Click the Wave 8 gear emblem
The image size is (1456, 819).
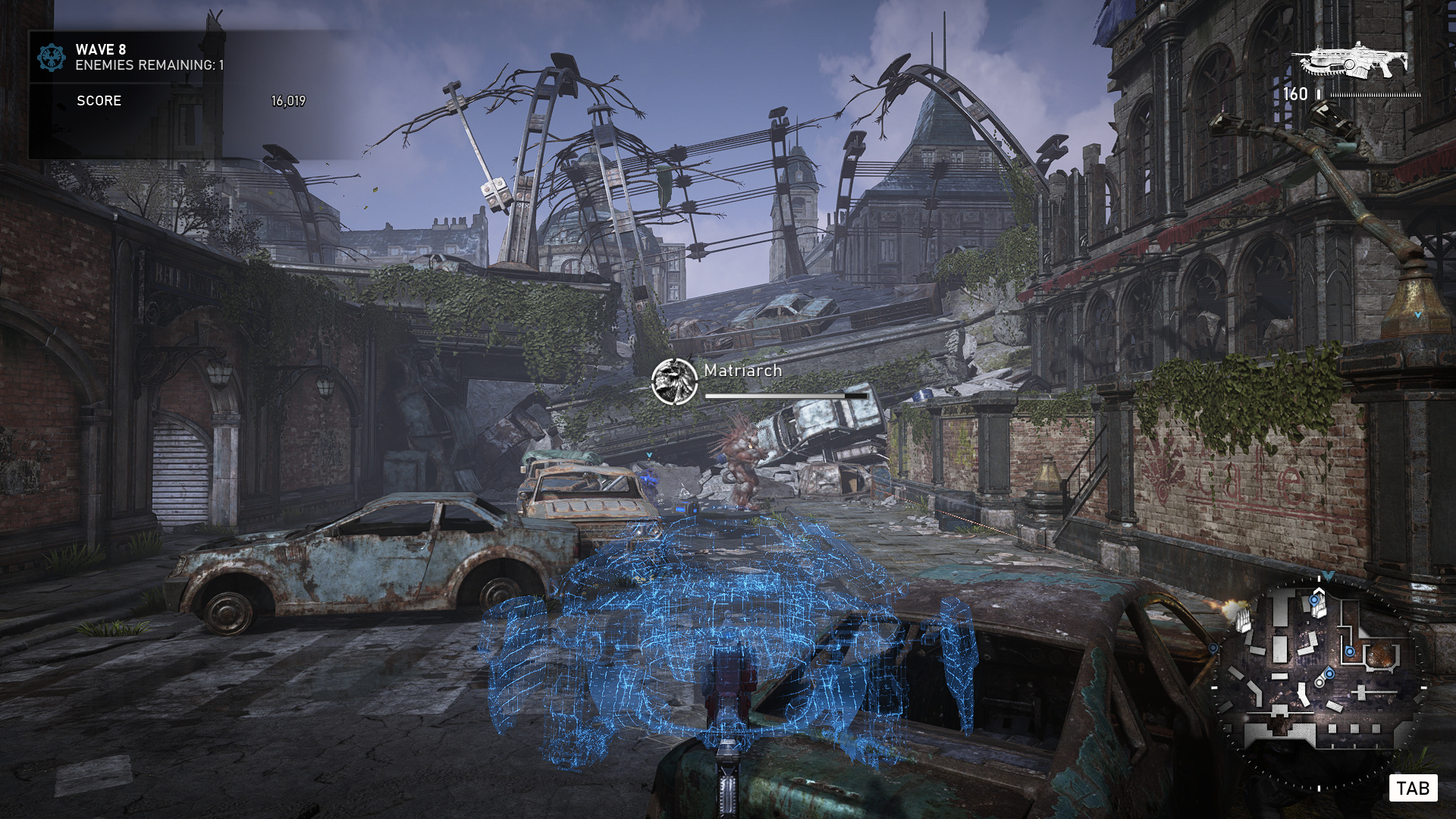click(x=52, y=57)
